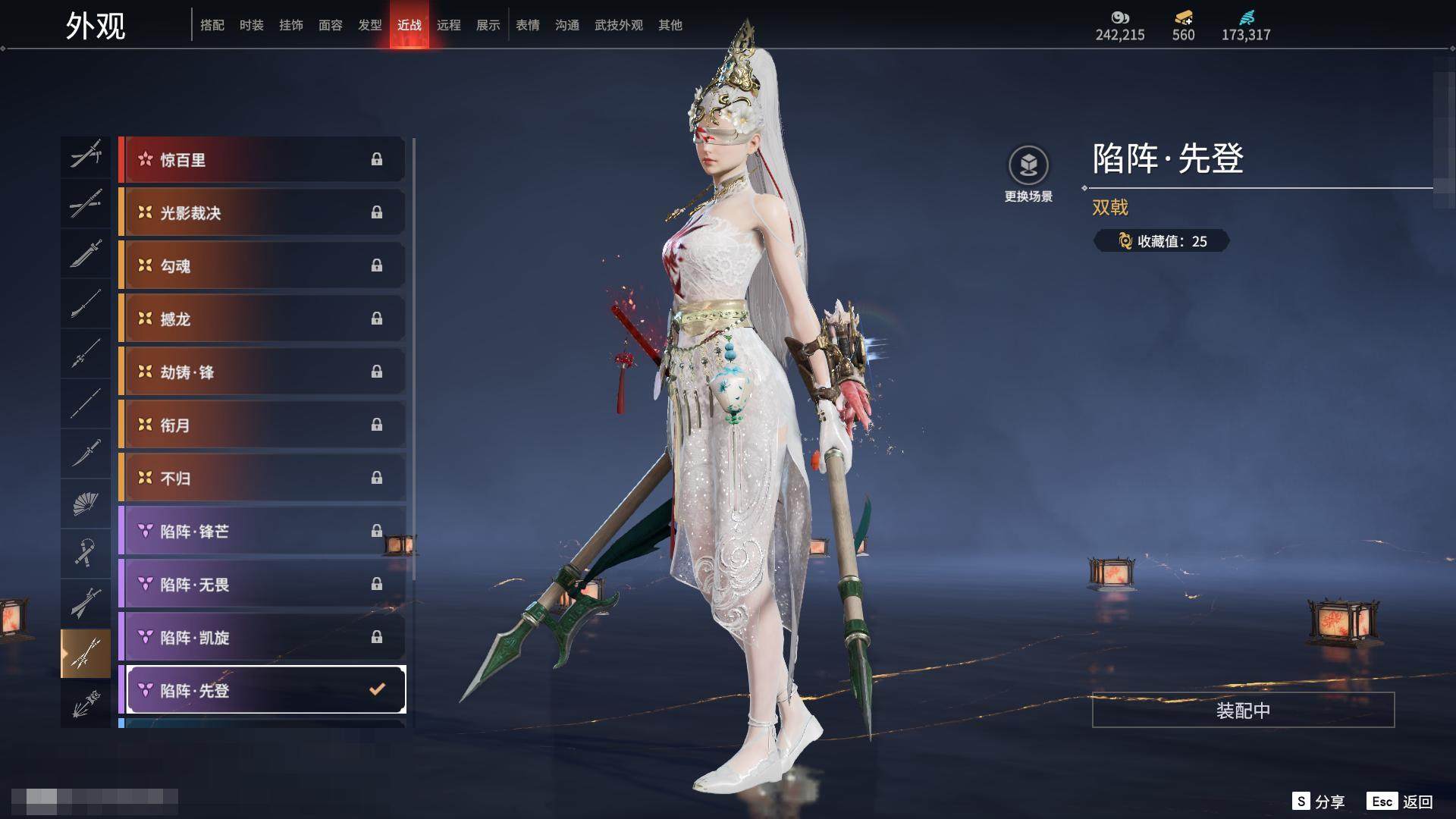This screenshot has width=1456, height=819.
Task: Choose the 光影裁决 skin entry
Action: click(262, 213)
